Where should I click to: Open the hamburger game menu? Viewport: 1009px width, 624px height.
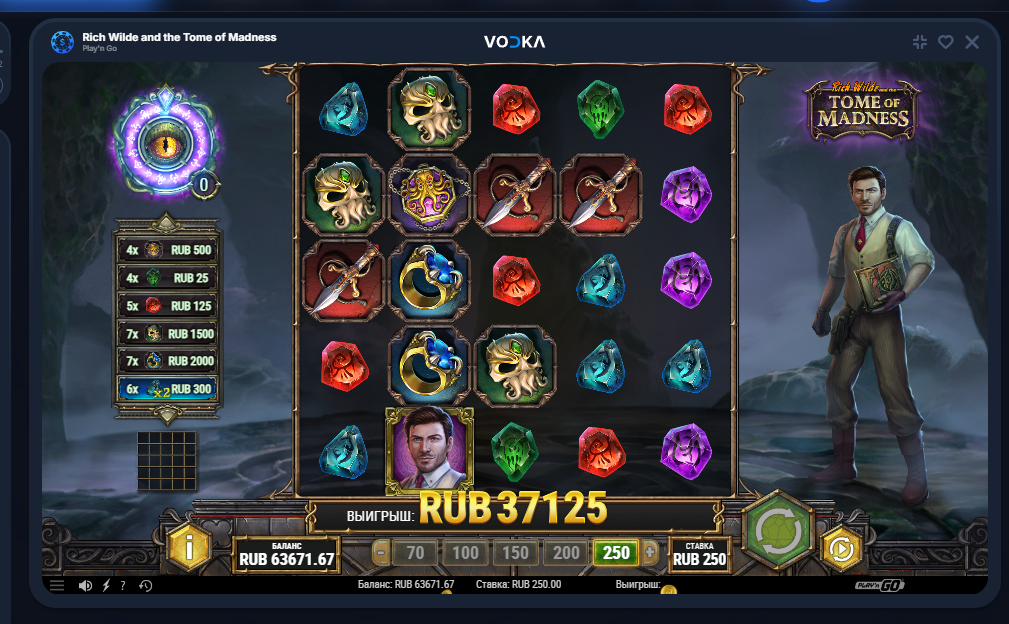pos(57,585)
